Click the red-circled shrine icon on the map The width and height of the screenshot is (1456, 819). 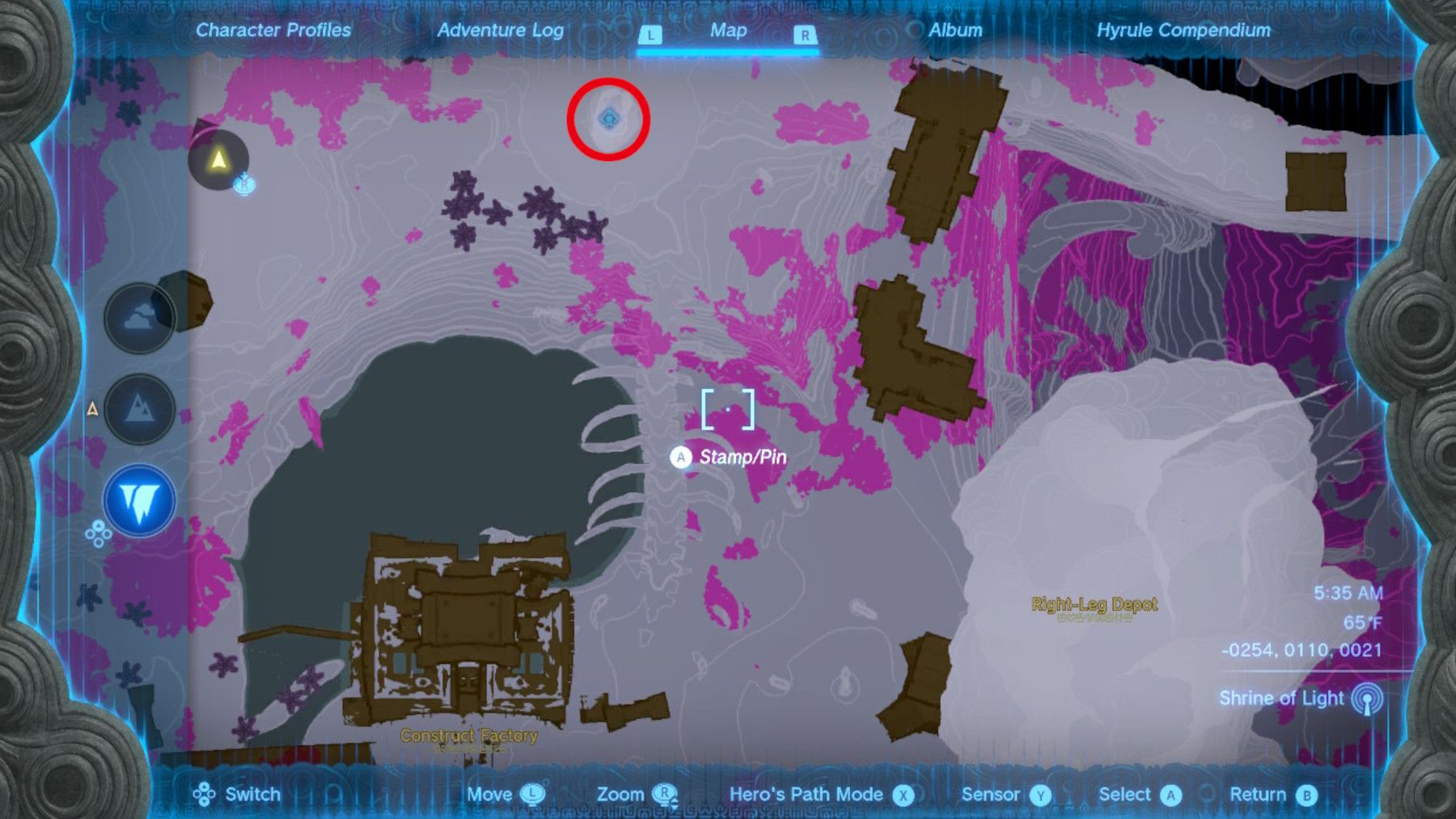point(608,118)
